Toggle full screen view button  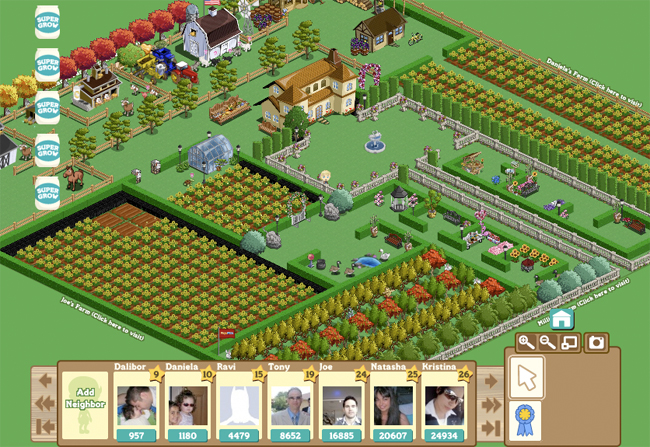point(569,343)
